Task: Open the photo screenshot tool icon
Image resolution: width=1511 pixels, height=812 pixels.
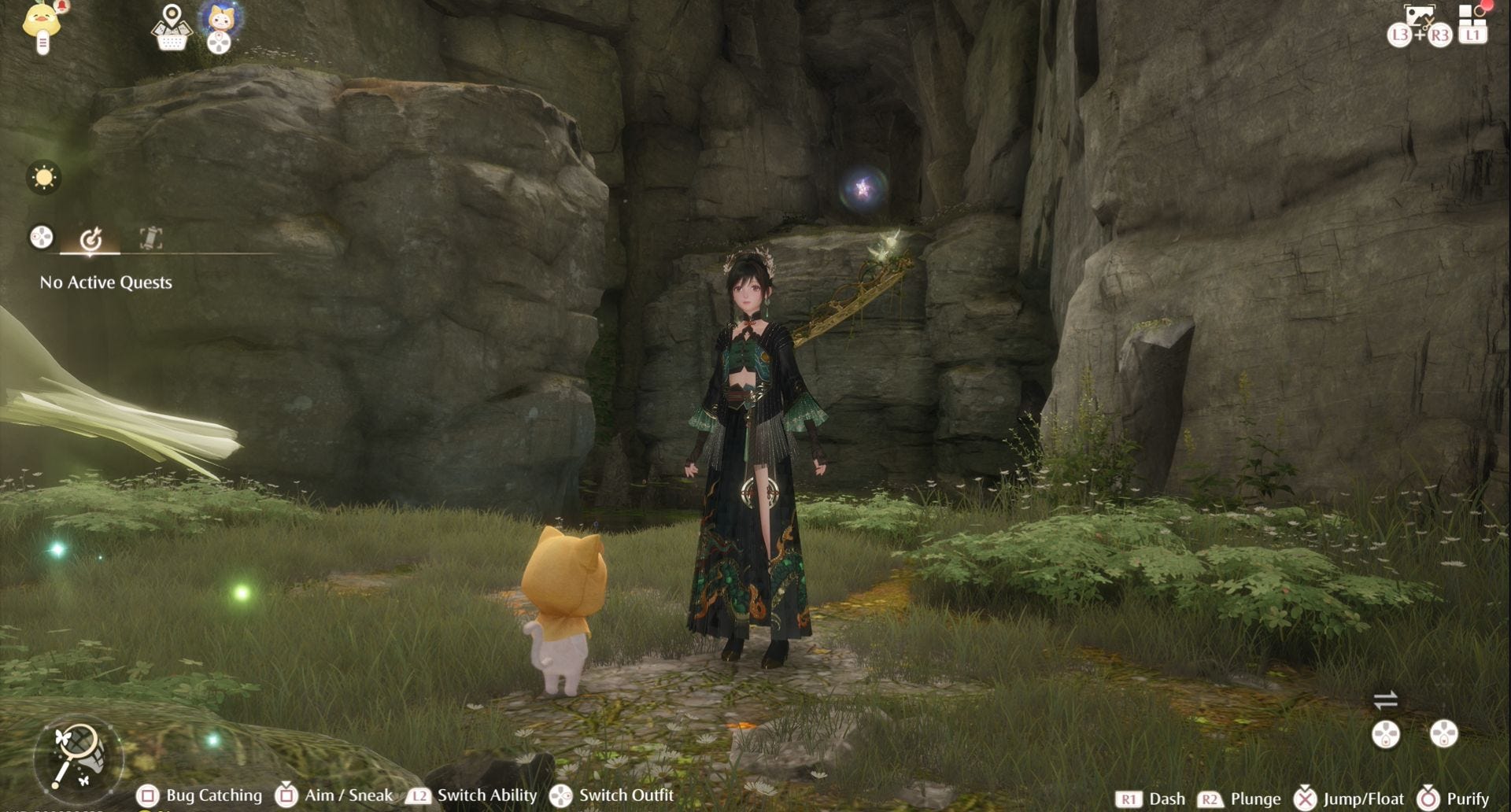Action: [1419, 17]
